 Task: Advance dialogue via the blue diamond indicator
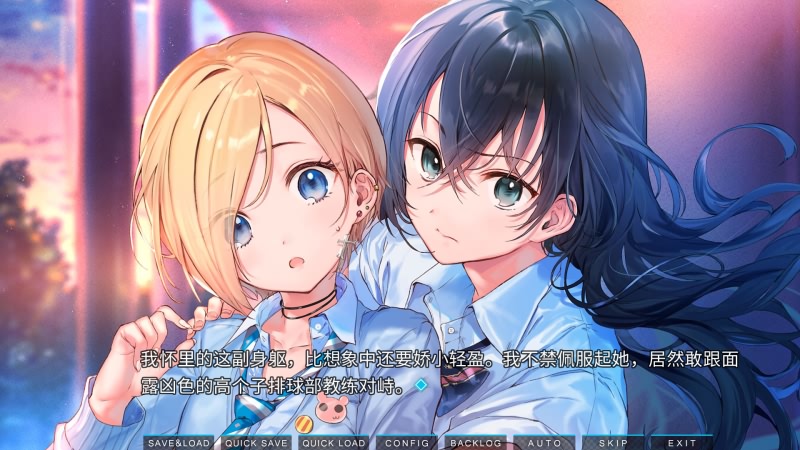click(421, 383)
